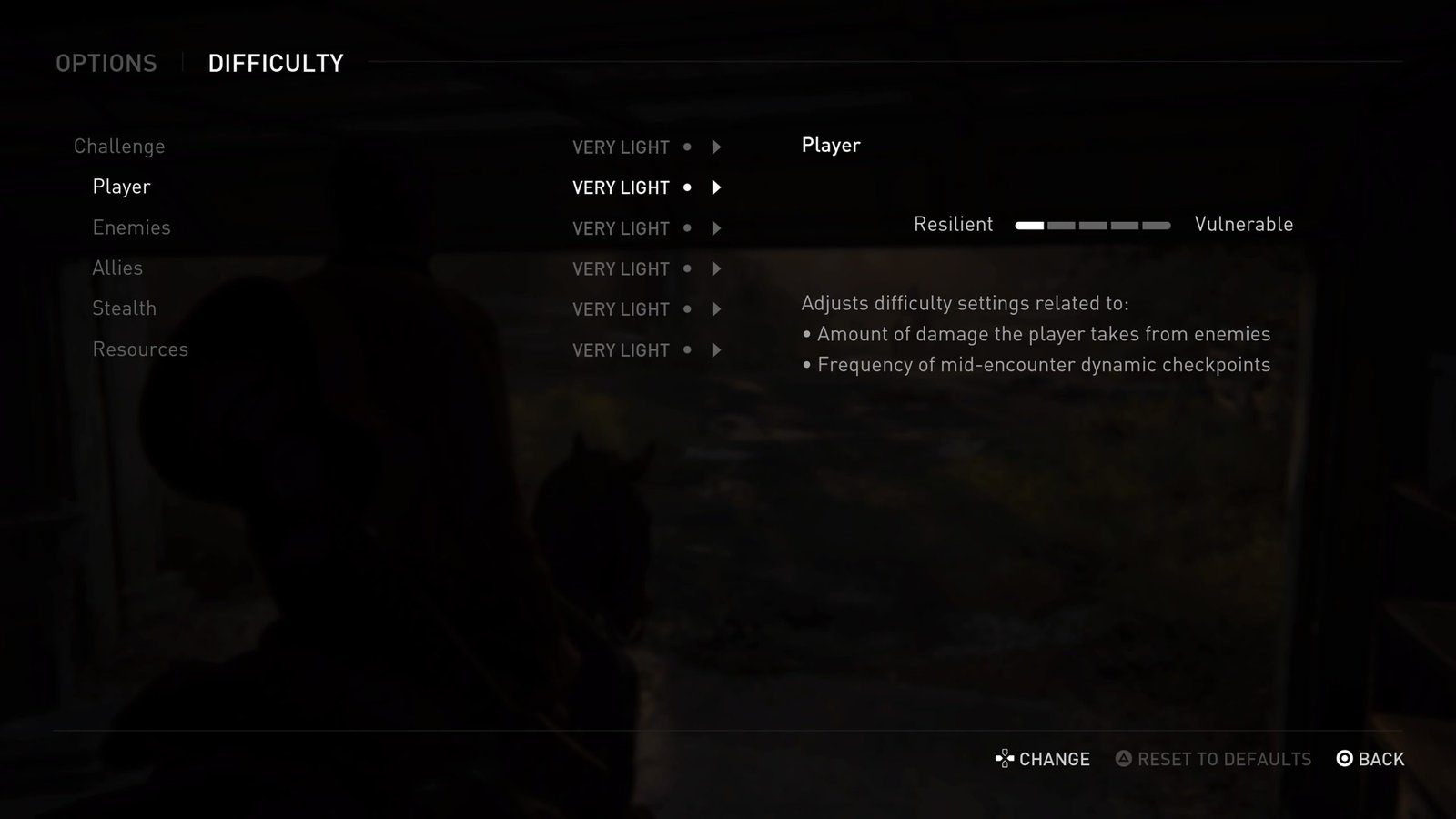1456x819 pixels.
Task: Return to the Options menu heading
Action: 106,64
